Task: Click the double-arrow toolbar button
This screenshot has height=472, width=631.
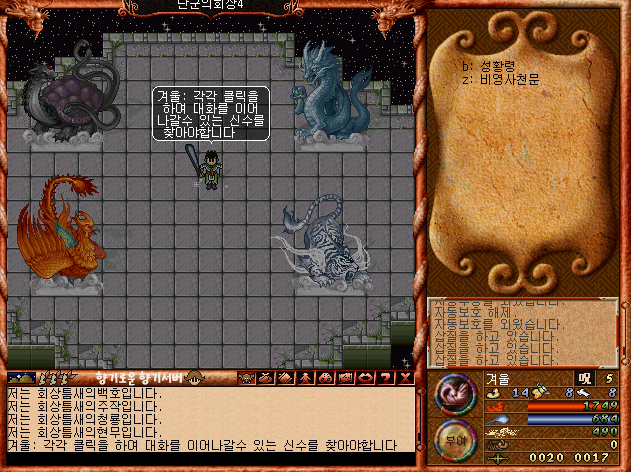Action: 365,378
